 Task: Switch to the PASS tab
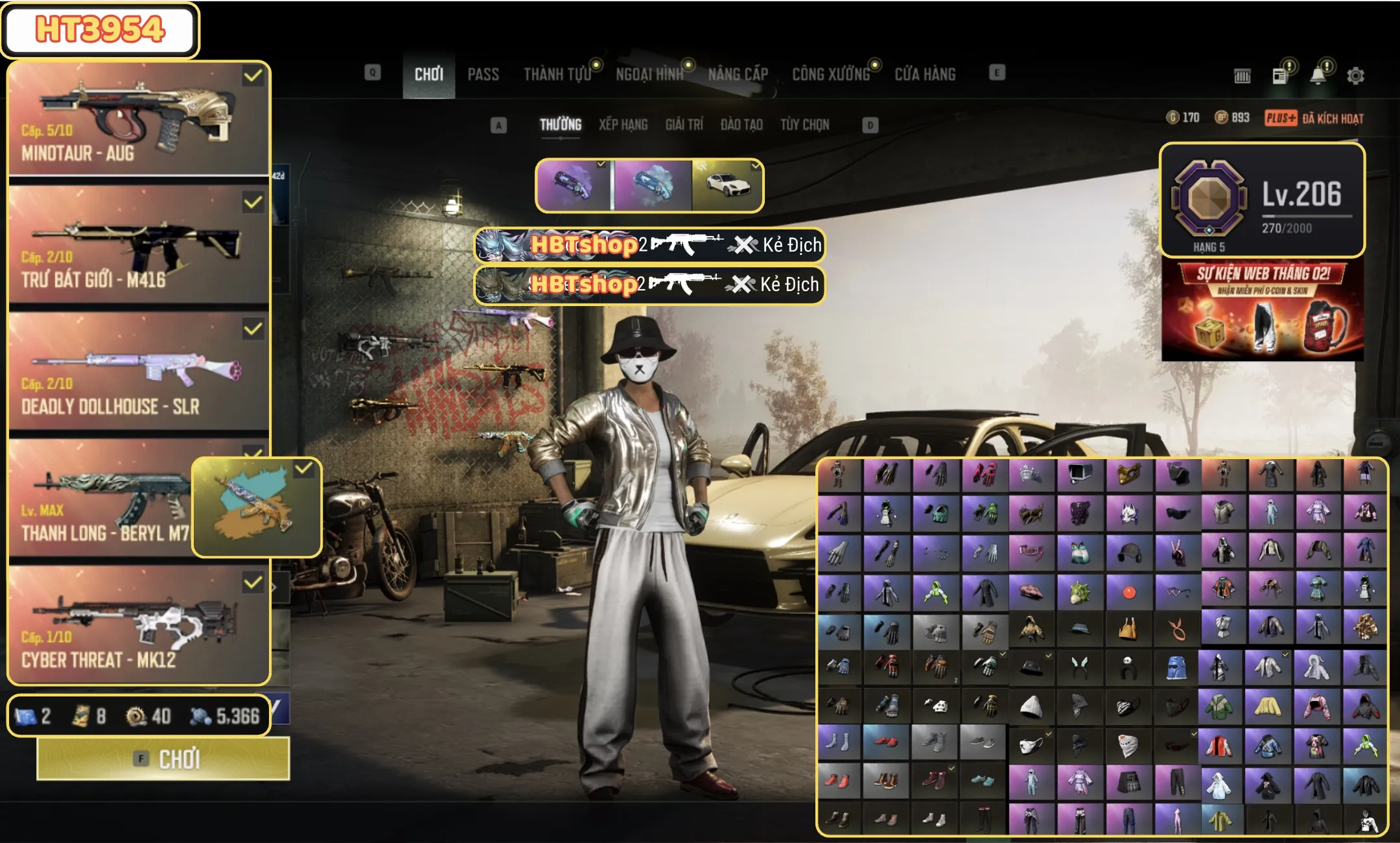(483, 75)
